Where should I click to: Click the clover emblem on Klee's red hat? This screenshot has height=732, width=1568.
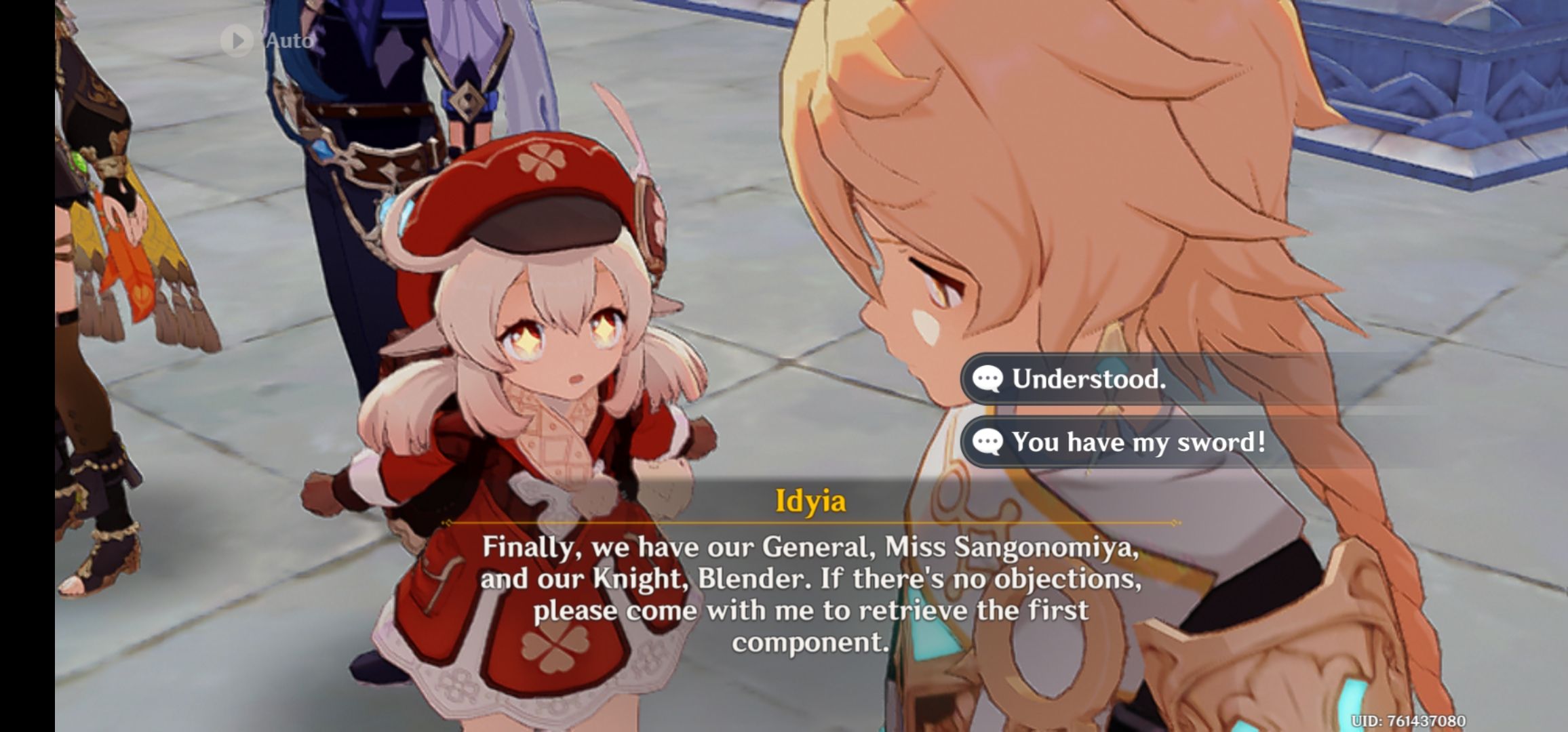tap(543, 163)
